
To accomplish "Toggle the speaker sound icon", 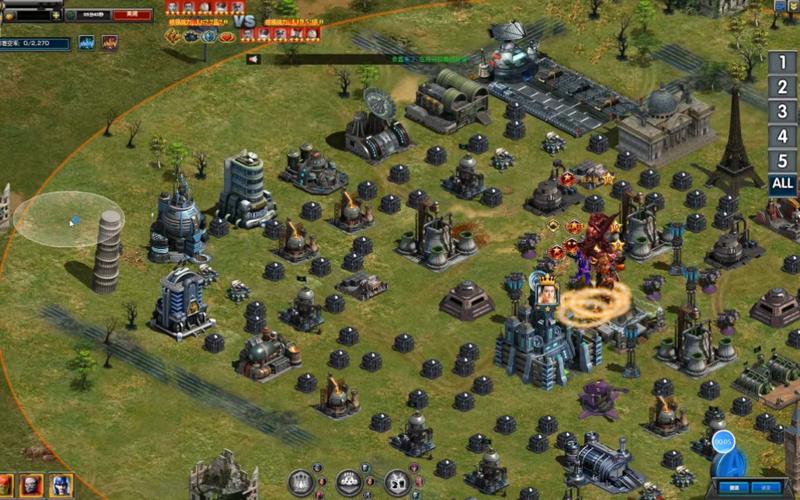I will (x=254, y=59).
